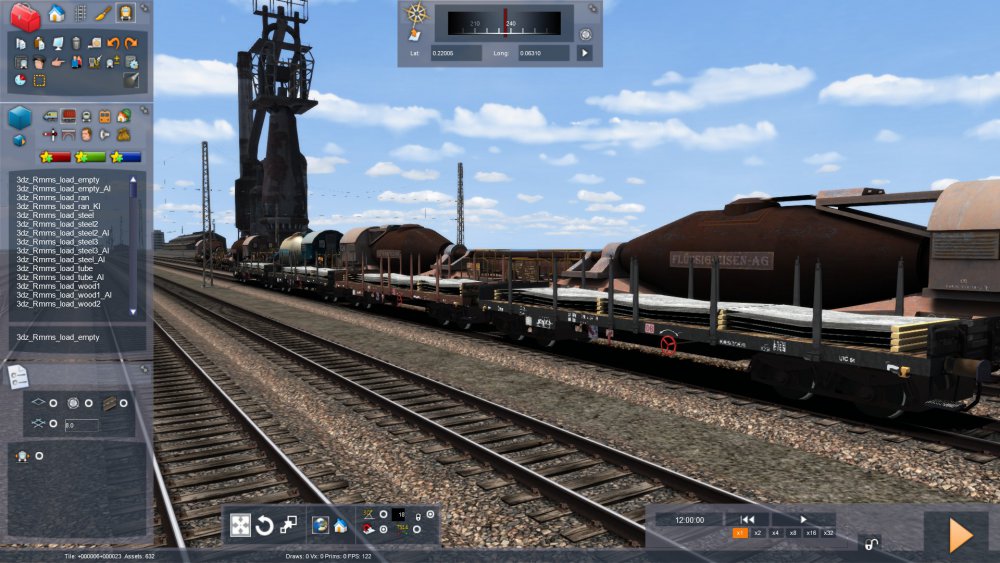Click the trash can delete tool
1000x563 pixels.
click(76, 43)
